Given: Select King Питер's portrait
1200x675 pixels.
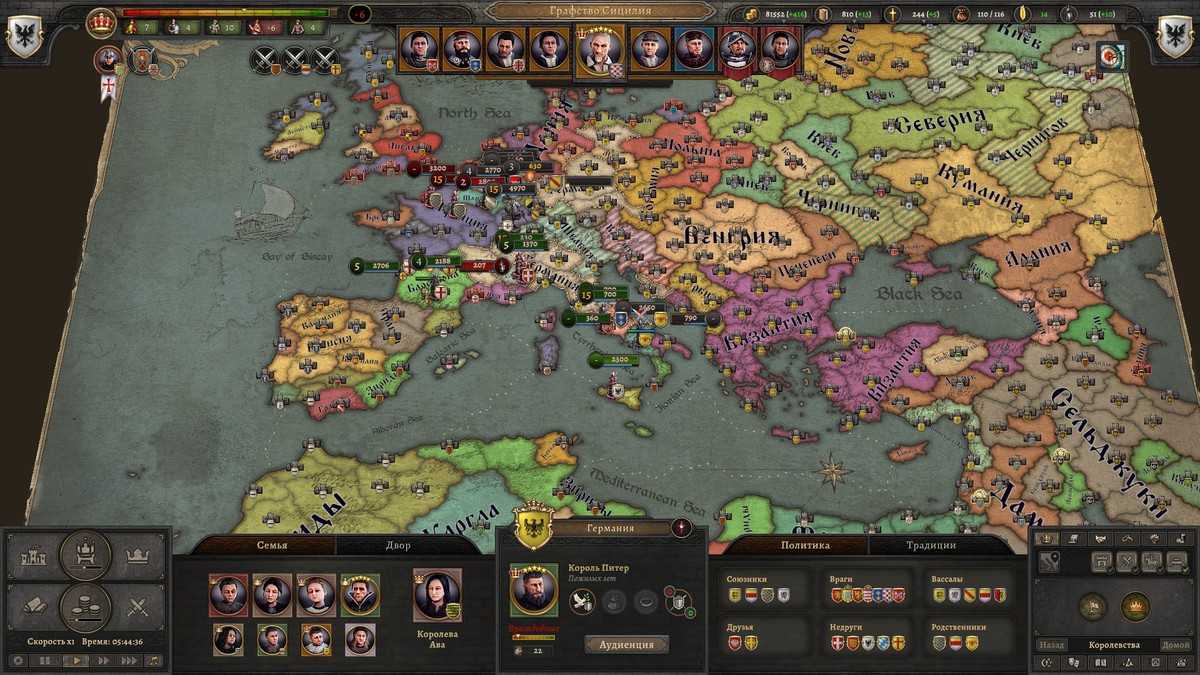Looking at the screenshot, I should (534, 590).
